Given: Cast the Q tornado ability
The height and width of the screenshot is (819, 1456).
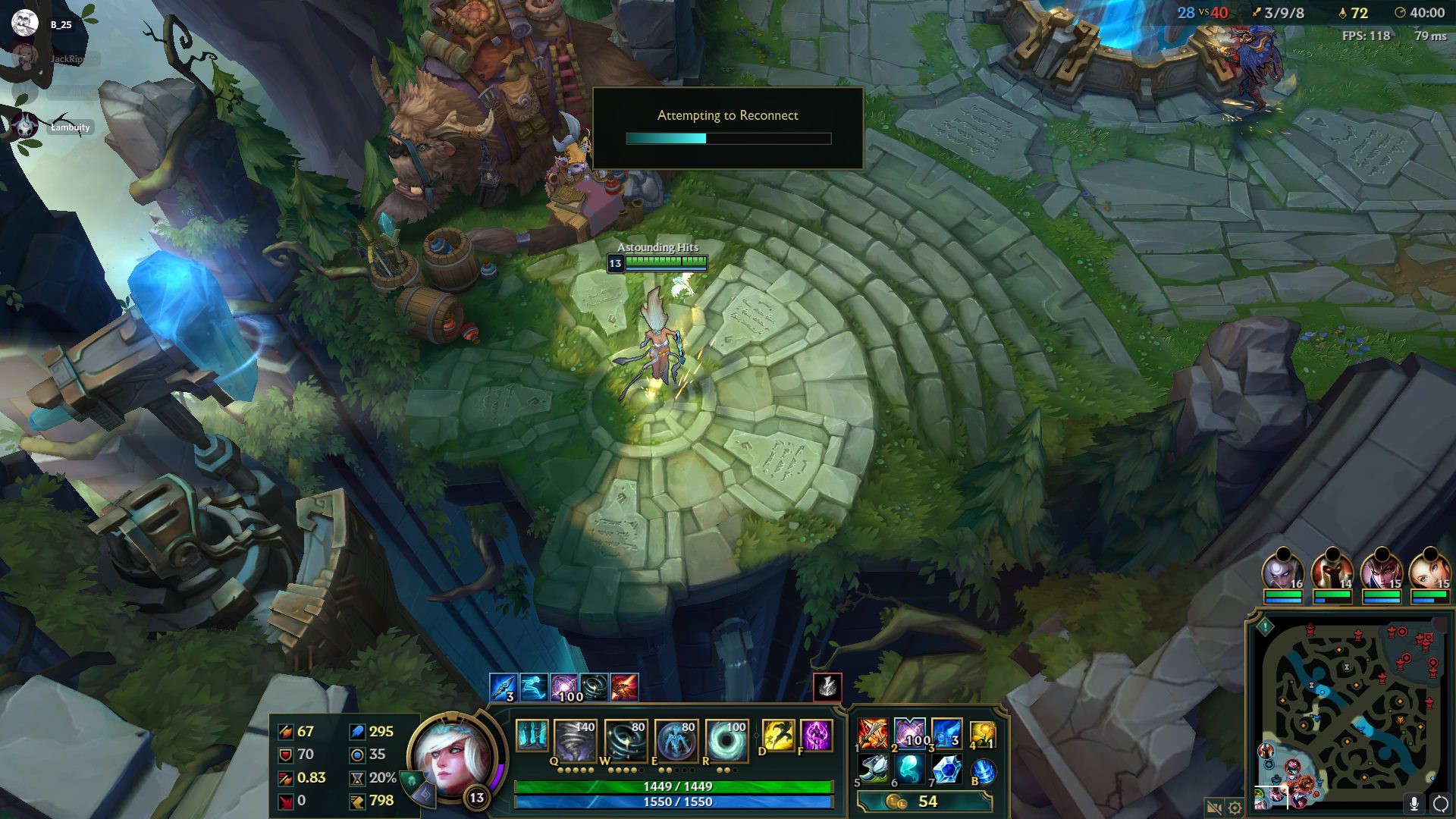Looking at the screenshot, I should (576, 738).
